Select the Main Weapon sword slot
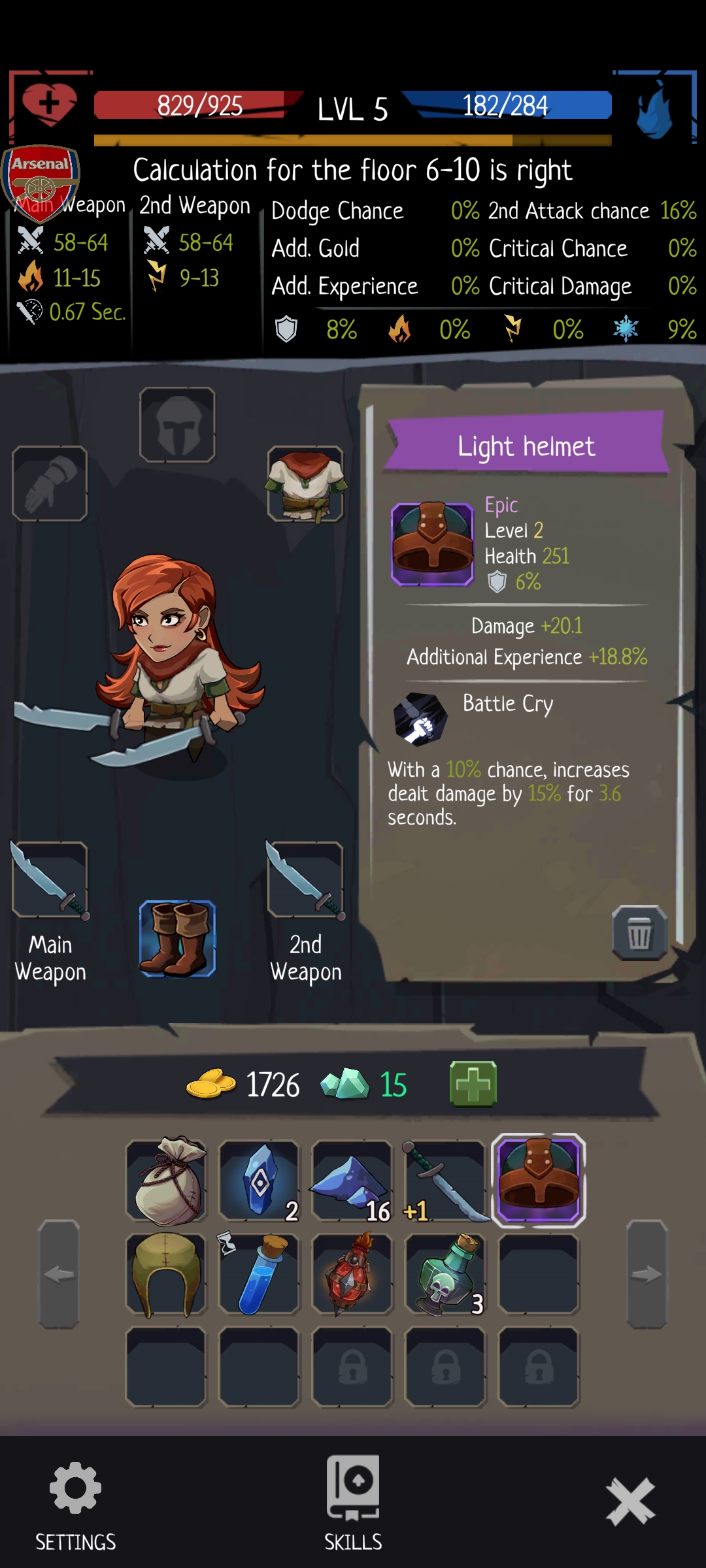706x1568 pixels. 50,880
